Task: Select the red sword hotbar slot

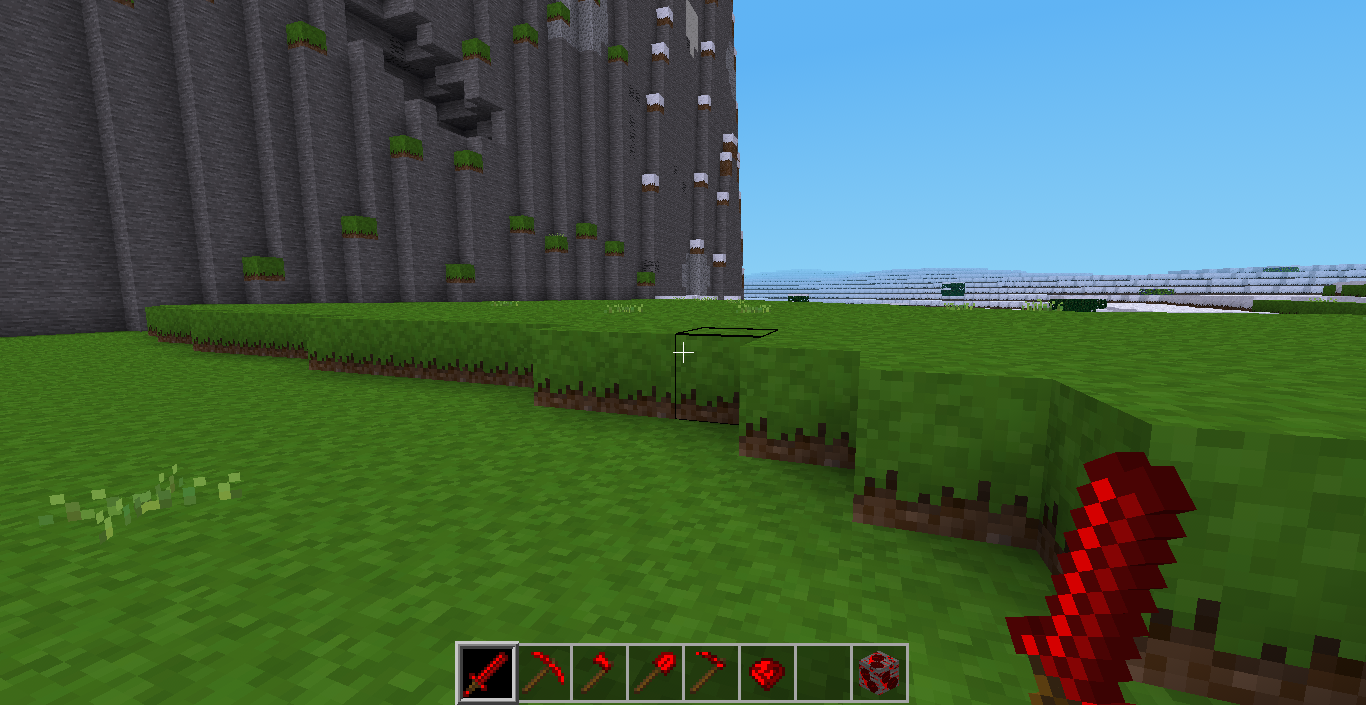Action: pyautogui.click(x=488, y=671)
